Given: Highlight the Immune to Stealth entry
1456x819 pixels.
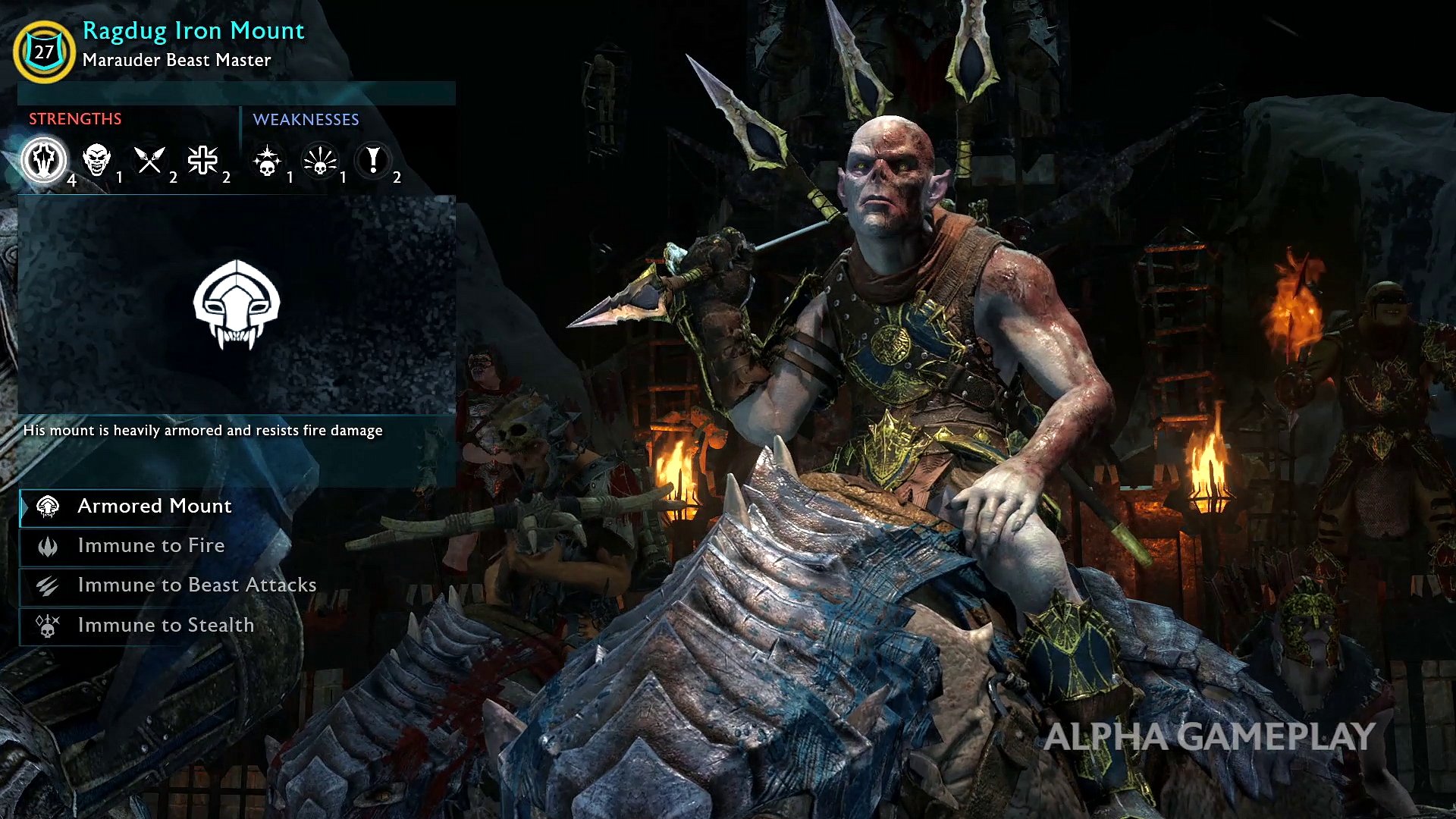Looking at the screenshot, I should tap(165, 626).
